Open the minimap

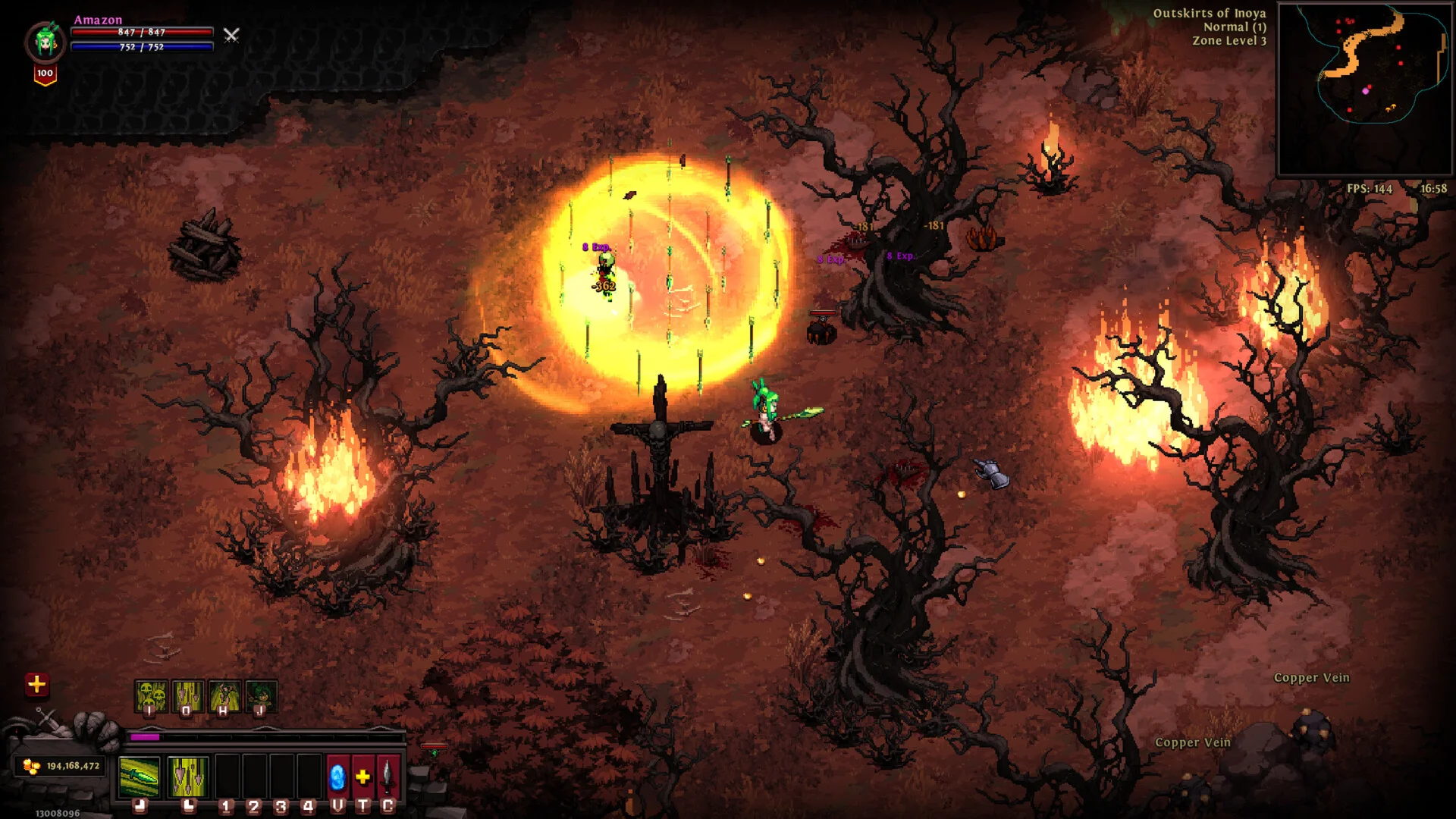pos(1364,89)
